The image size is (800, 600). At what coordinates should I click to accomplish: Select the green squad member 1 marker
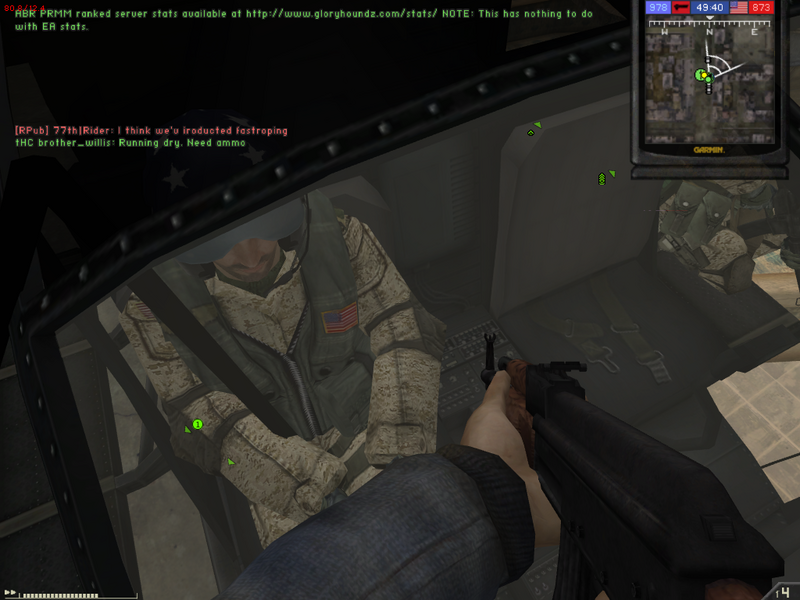(197, 424)
